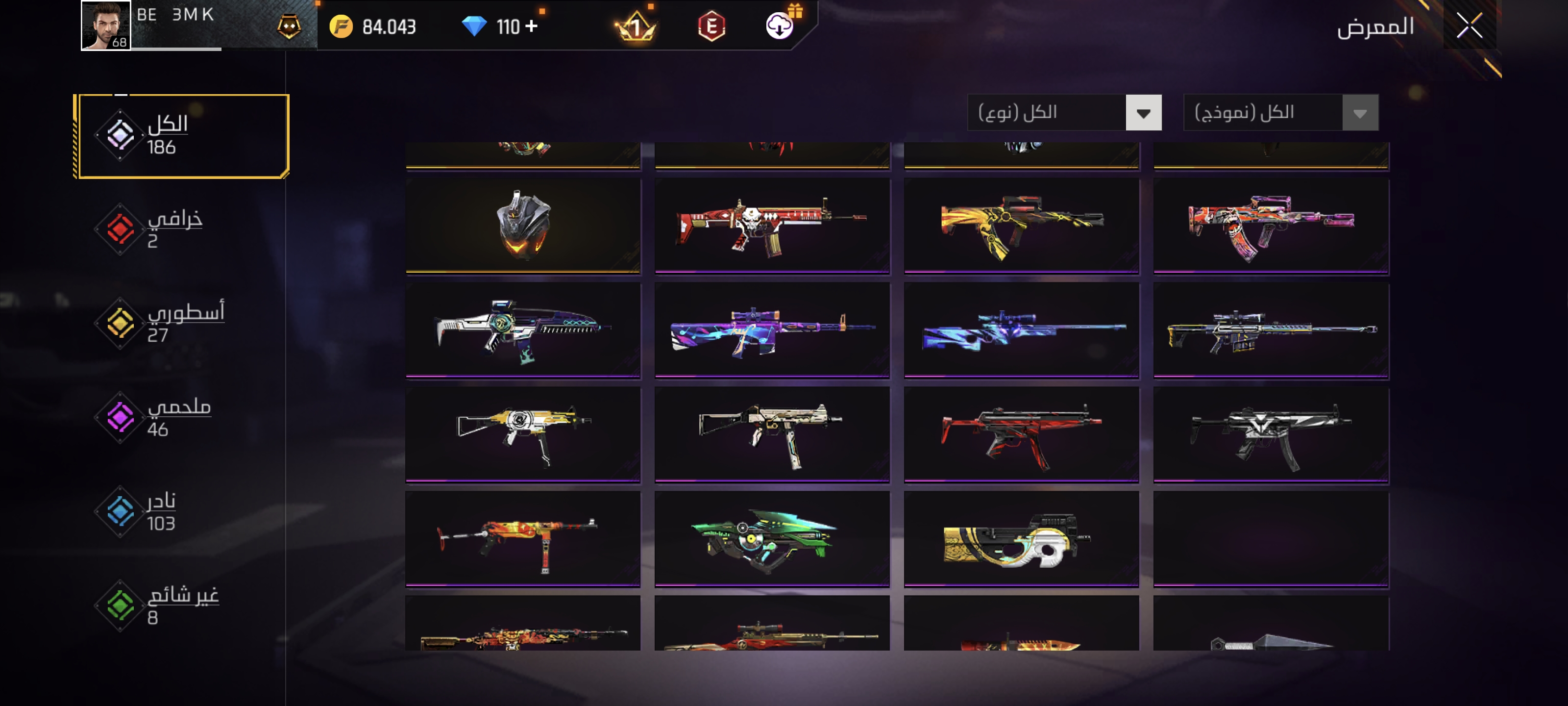Choose the غير شائع rarity tab
The width and height of the screenshot is (1568, 706).
(x=164, y=605)
